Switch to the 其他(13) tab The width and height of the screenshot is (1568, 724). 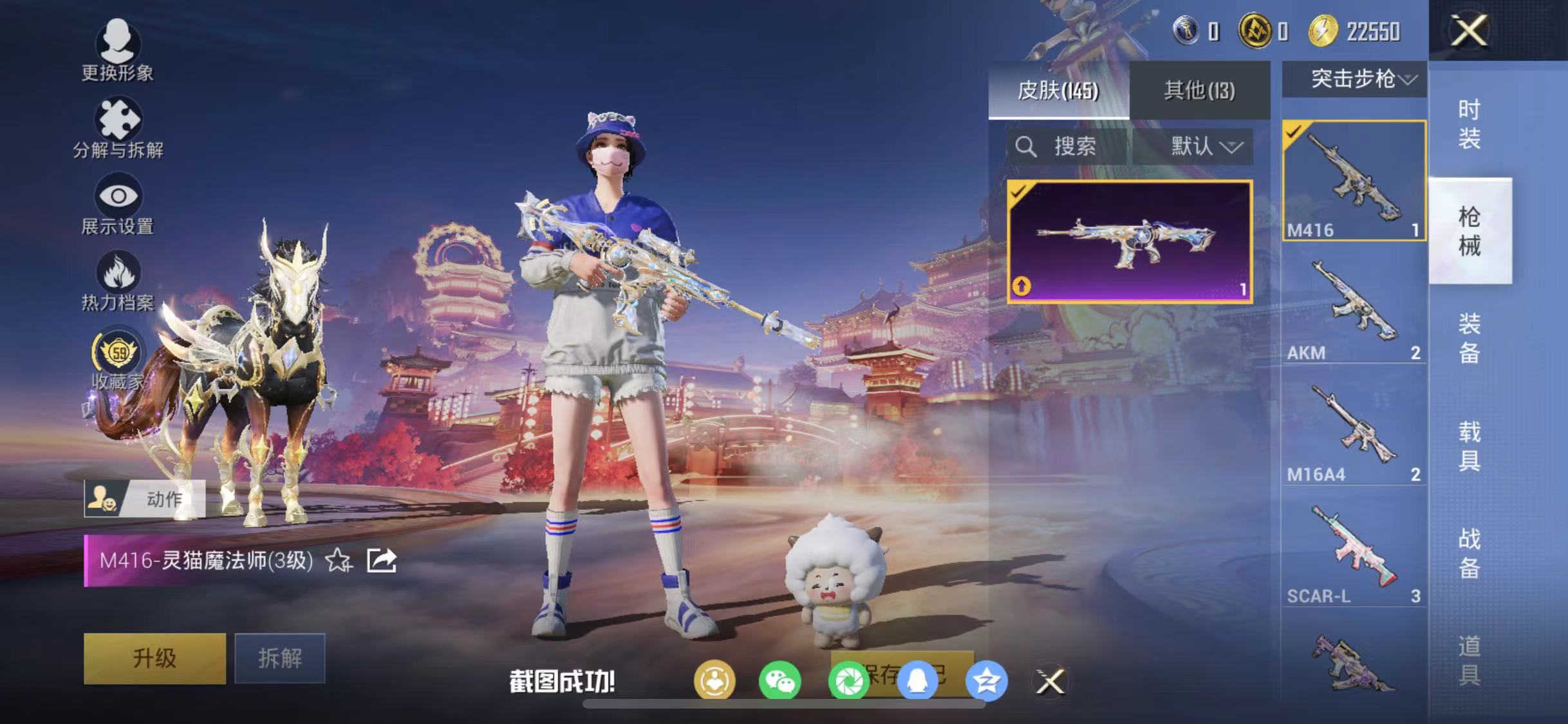click(x=1199, y=90)
